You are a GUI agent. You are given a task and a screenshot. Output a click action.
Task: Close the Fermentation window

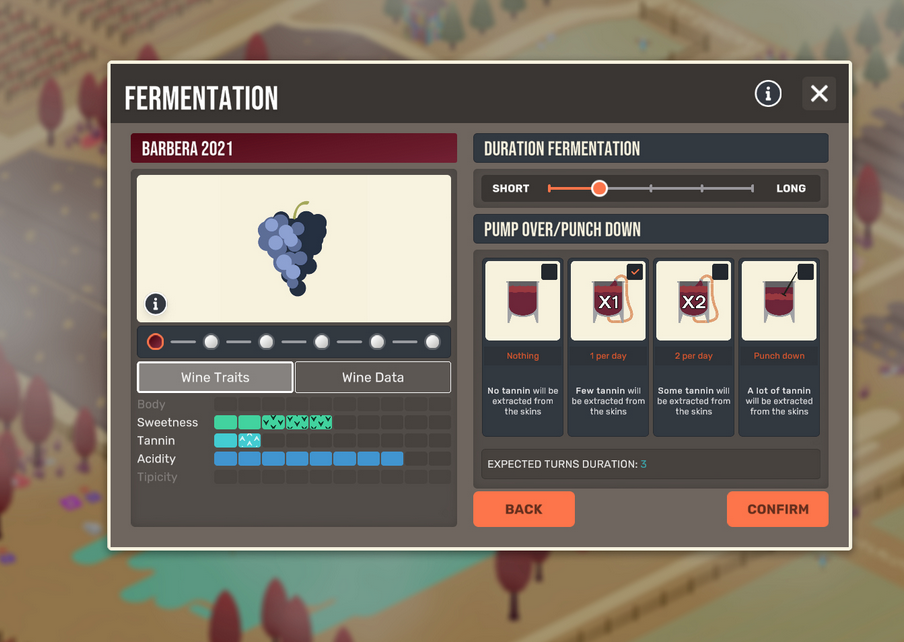(x=819, y=94)
